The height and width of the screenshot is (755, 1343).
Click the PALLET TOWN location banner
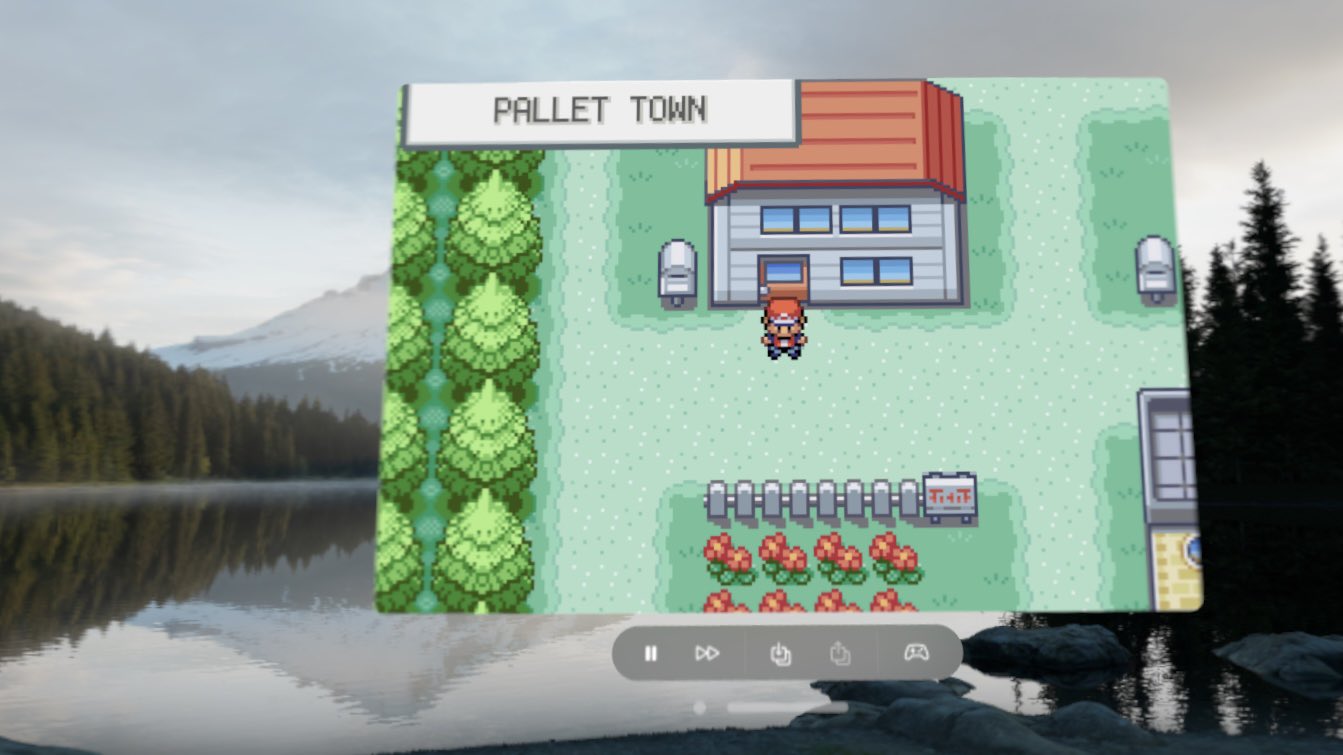597,111
